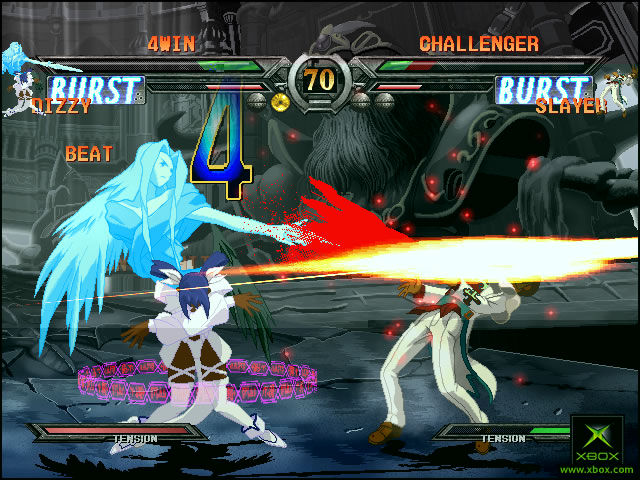The height and width of the screenshot is (480, 640).
Task: Select Dizzy's character portrait
Action: pyautogui.click(x=18, y=68)
